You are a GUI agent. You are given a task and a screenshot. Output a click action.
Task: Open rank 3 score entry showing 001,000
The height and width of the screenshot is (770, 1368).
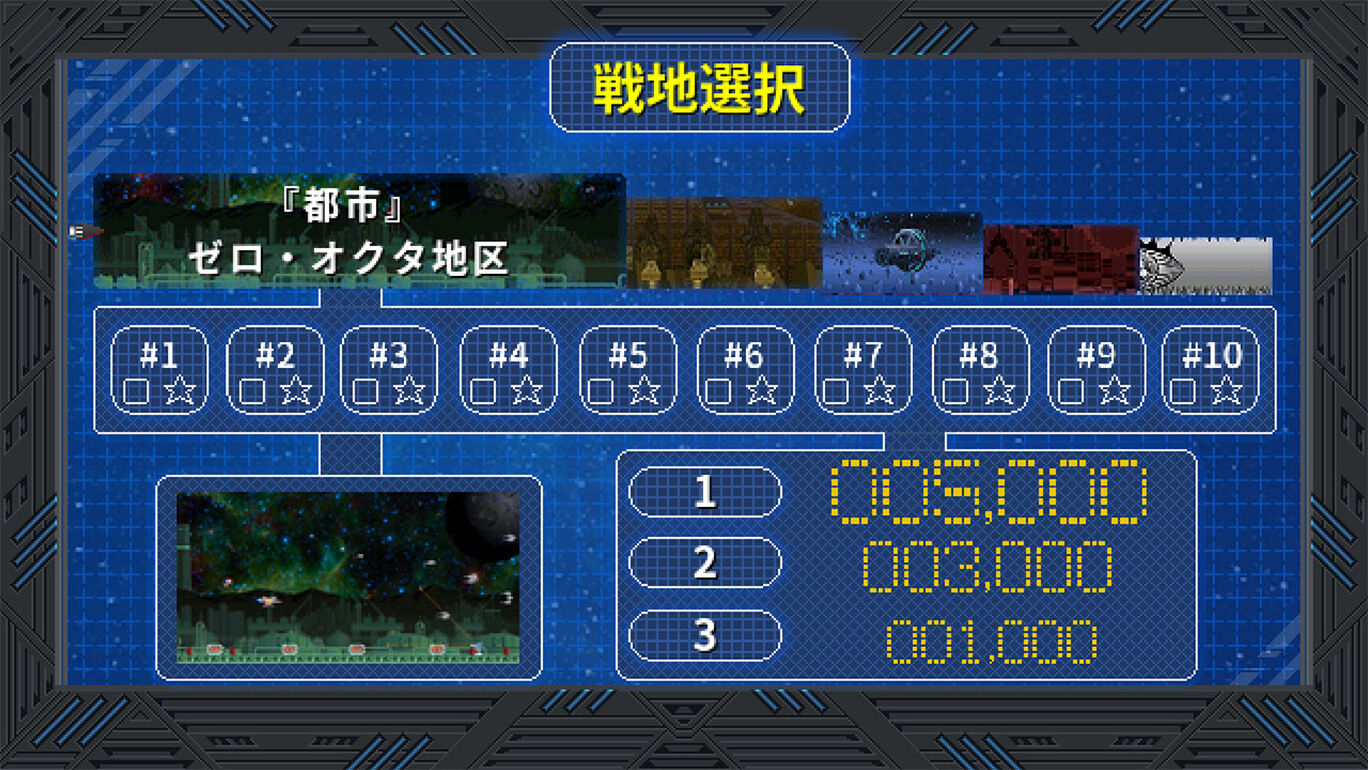(x=704, y=635)
